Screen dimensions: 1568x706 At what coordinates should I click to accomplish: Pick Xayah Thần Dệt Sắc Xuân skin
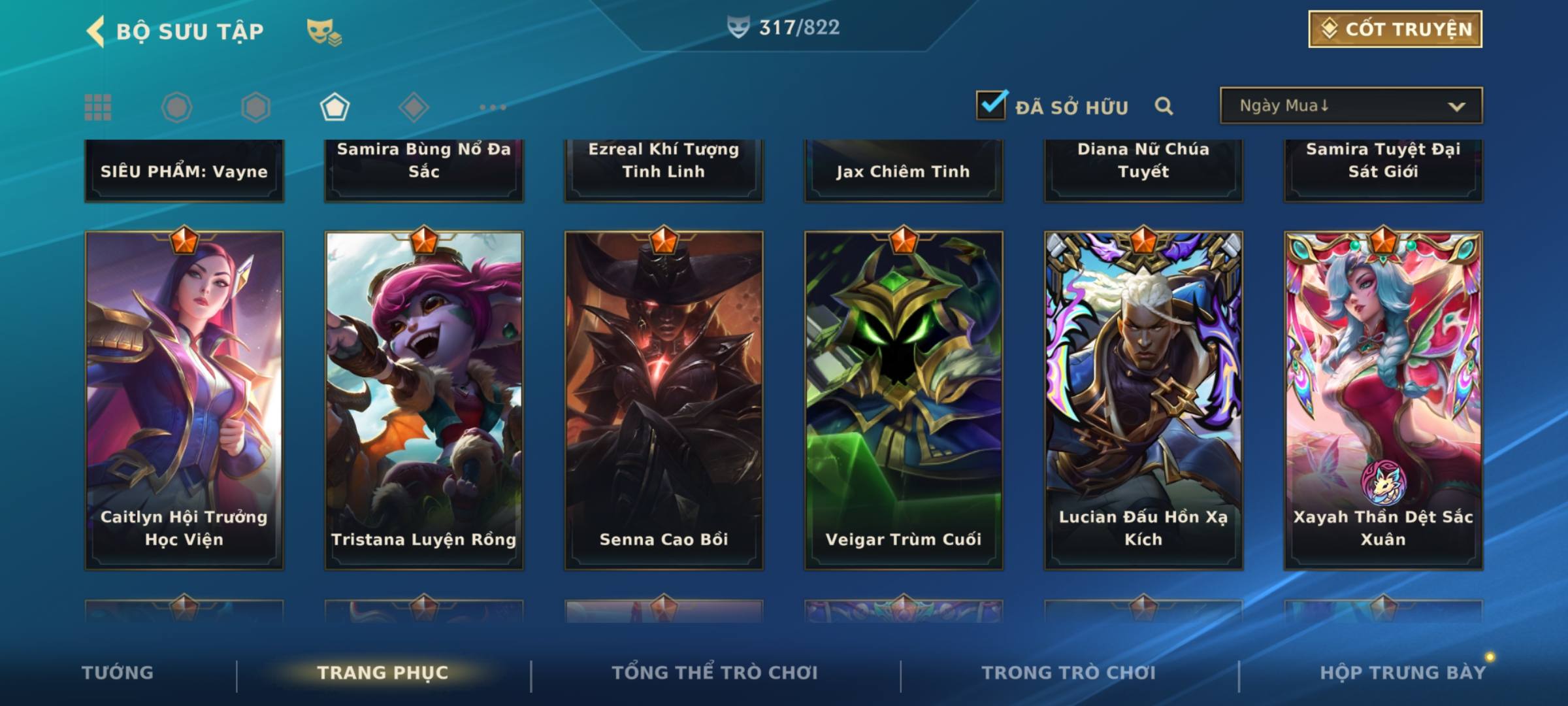[x=1383, y=400]
